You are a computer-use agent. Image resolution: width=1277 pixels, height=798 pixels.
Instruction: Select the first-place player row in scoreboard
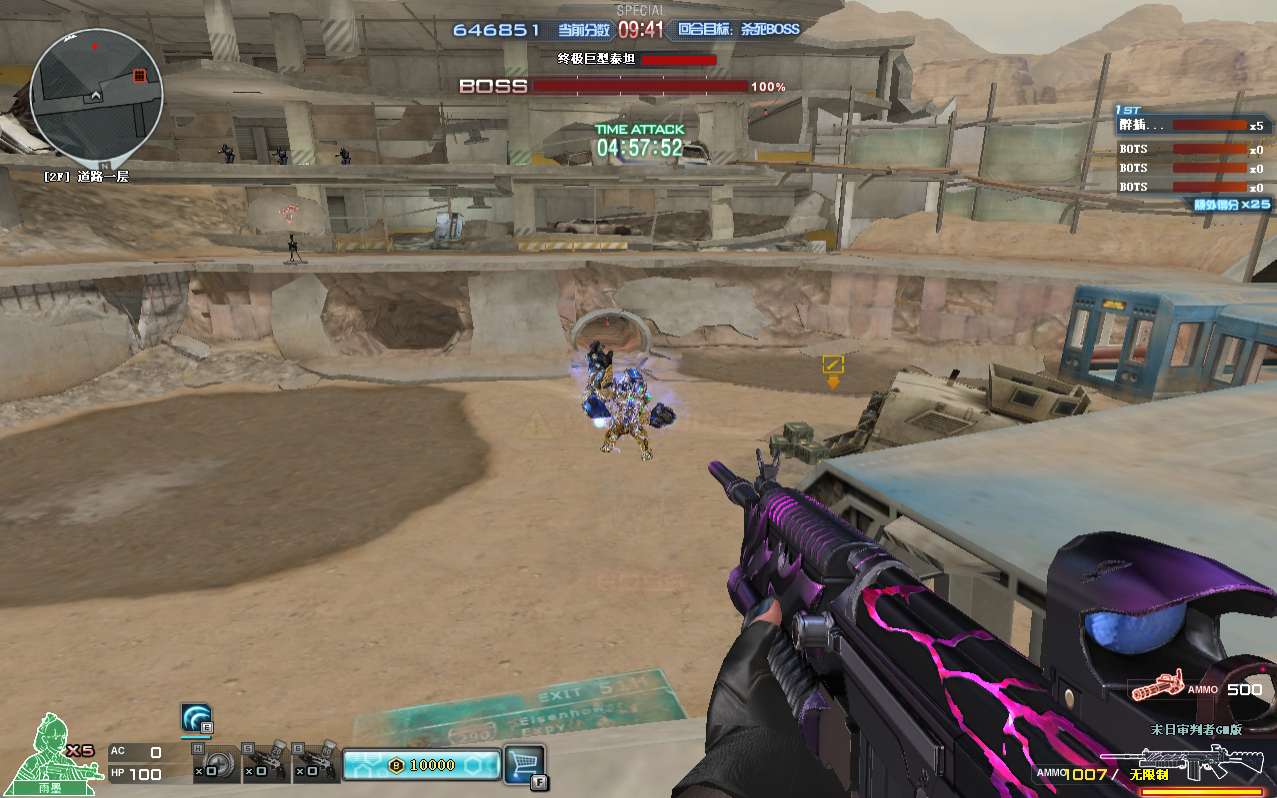click(1193, 126)
